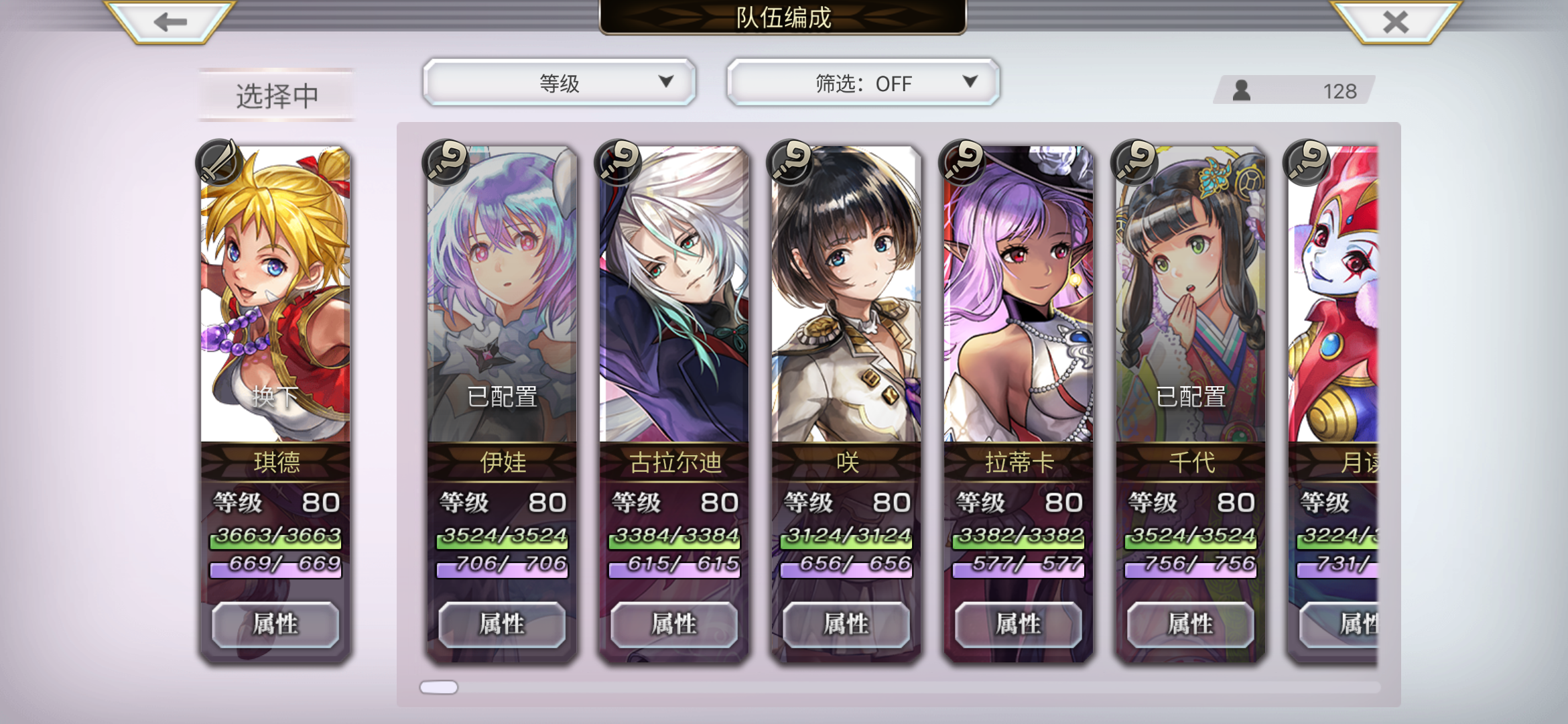The height and width of the screenshot is (724, 1568).
Task: Click the weapon icon on 咲's card
Action: click(793, 163)
